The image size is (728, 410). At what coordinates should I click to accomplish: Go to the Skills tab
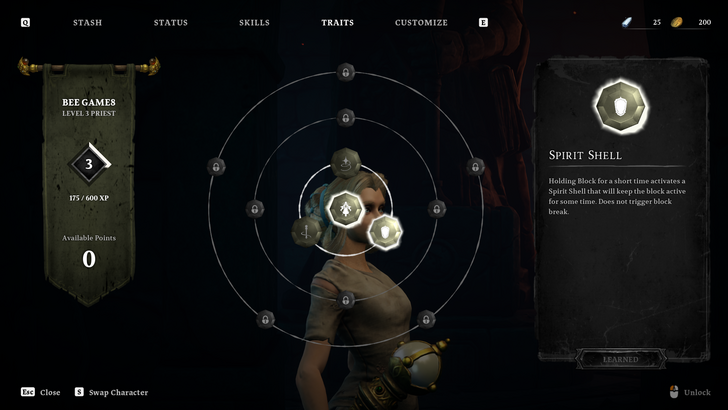(x=254, y=22)
